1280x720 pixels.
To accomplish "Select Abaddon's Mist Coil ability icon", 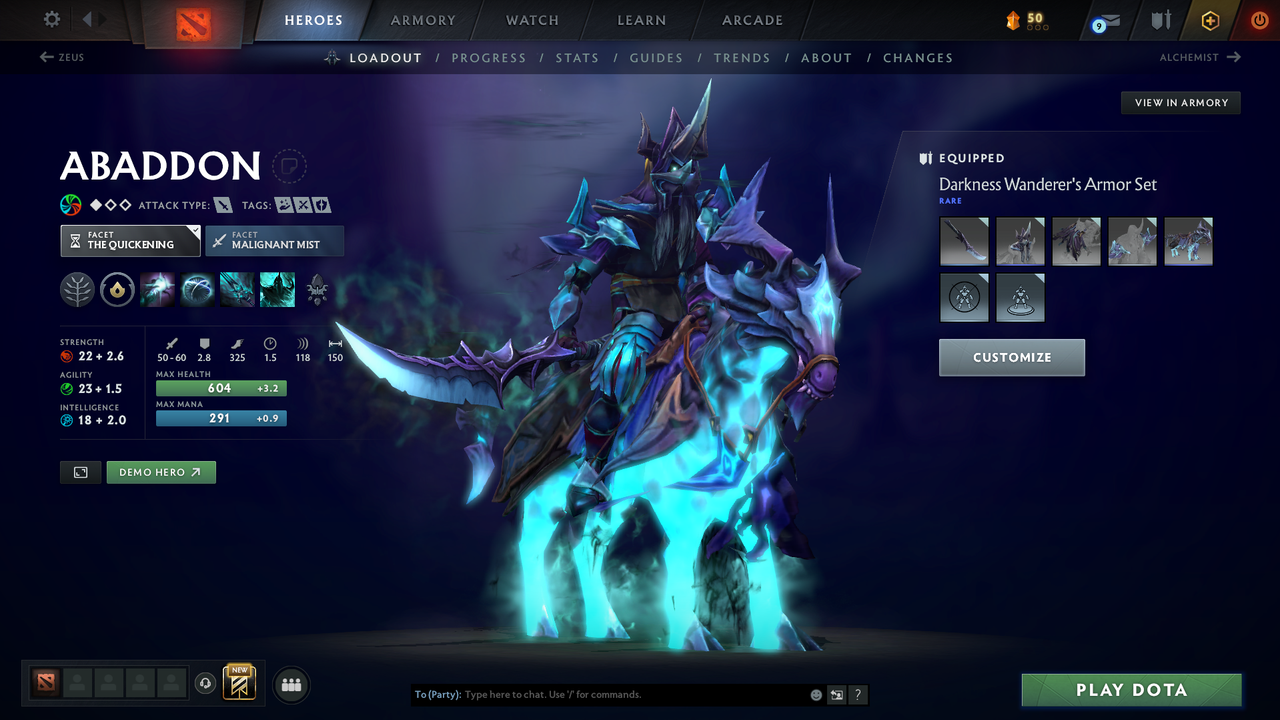I will [157, 290].
